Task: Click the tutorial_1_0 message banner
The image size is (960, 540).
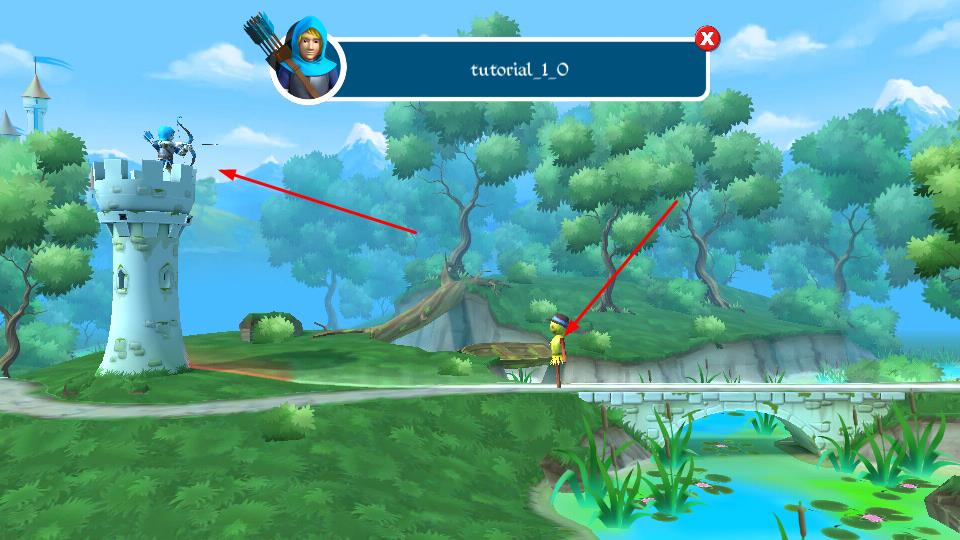Action: [520, 70]
